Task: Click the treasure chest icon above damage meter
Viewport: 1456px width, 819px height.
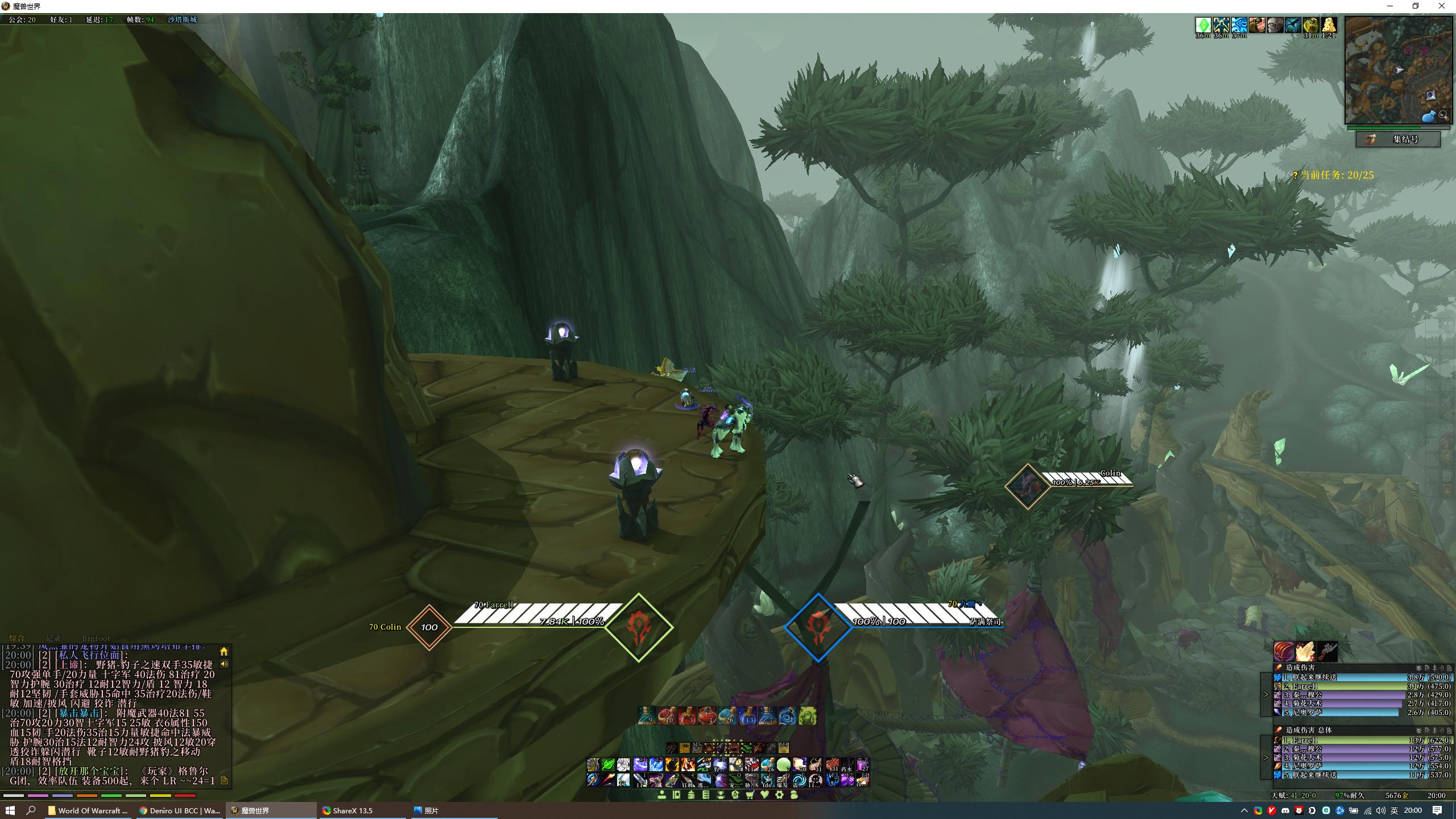Action: 1283,651
